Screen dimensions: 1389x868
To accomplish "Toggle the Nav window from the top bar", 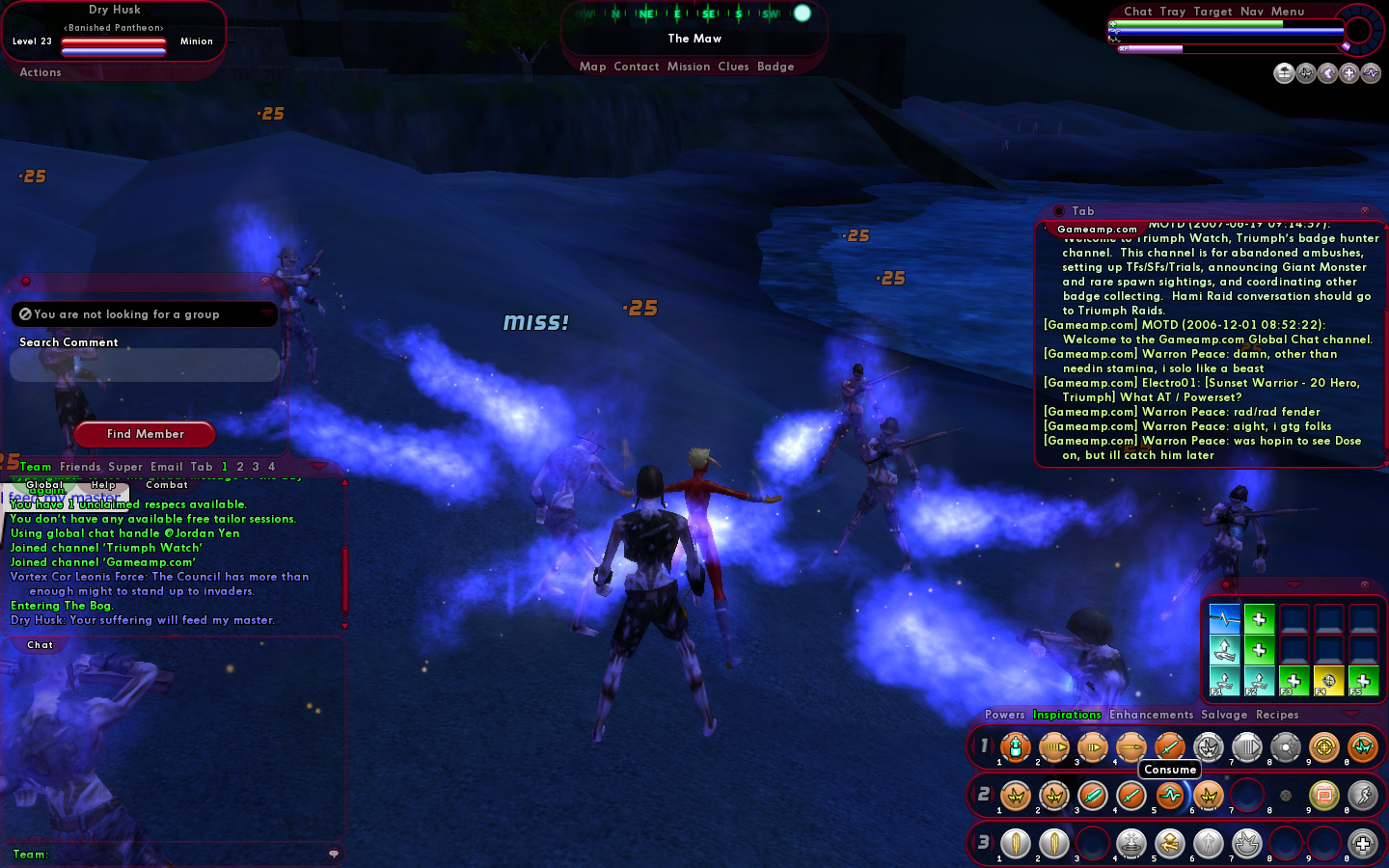I will coord(1252,12).
